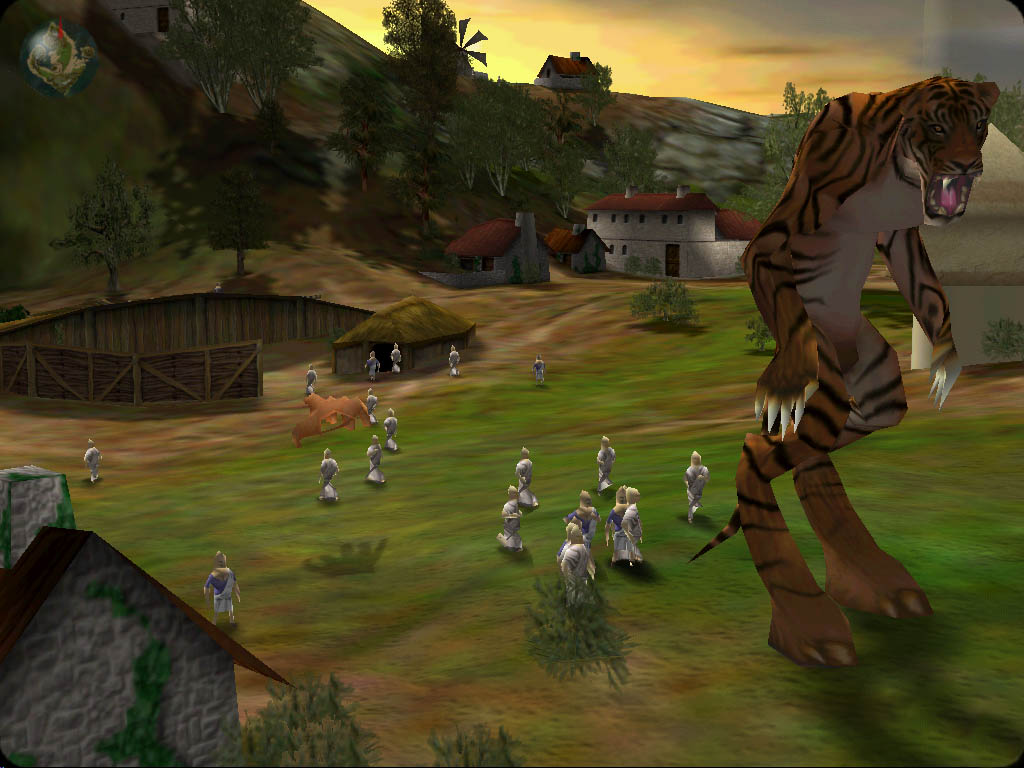The width and height of the screenshot is (1024, 768).
Task: Click the island globe minimap
Action: (x=59, y=59)
